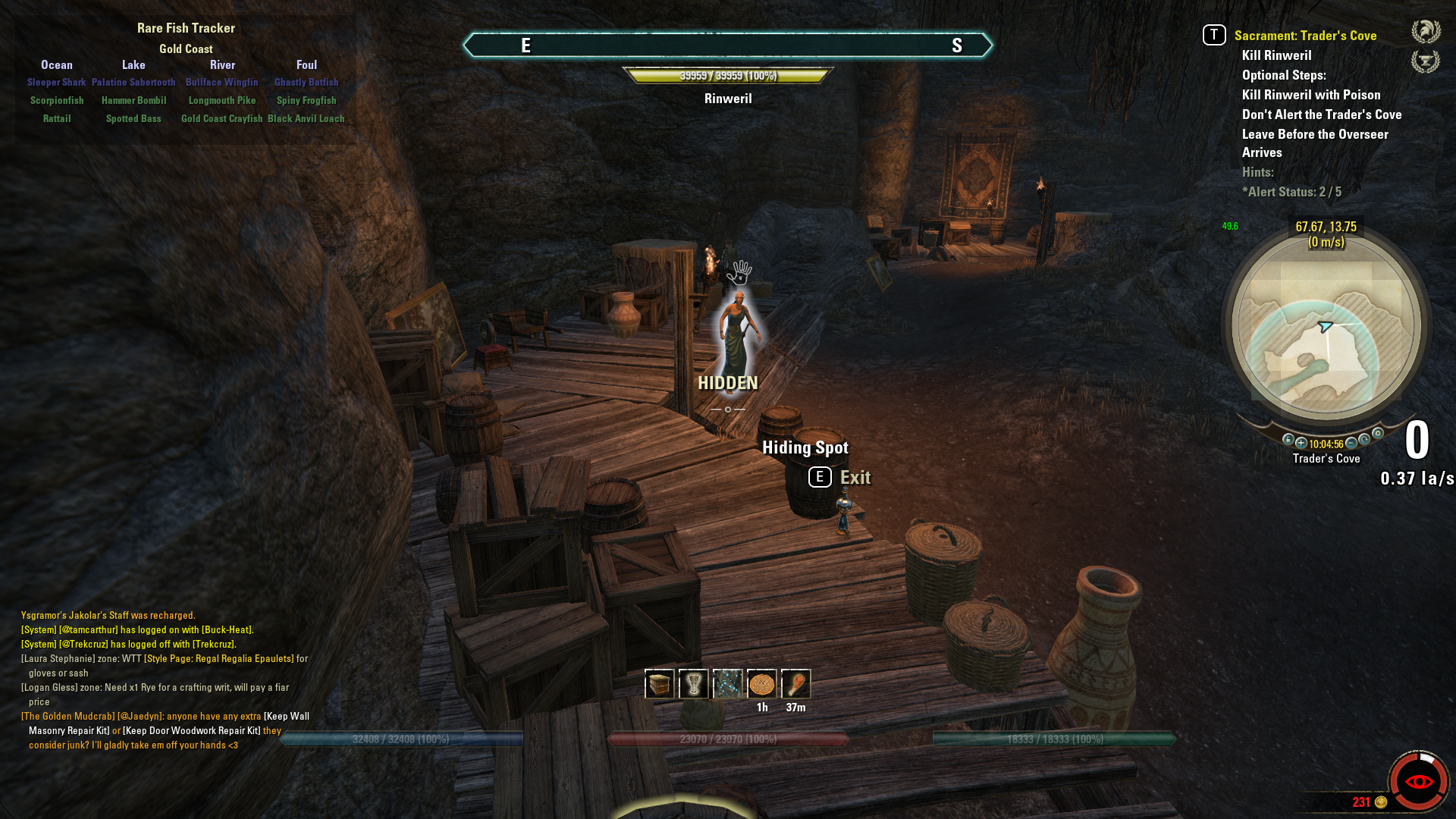This screenshot has width=1456, height=819.
Task: Select the pie food buff icon
Action: [x=761, y=684]
